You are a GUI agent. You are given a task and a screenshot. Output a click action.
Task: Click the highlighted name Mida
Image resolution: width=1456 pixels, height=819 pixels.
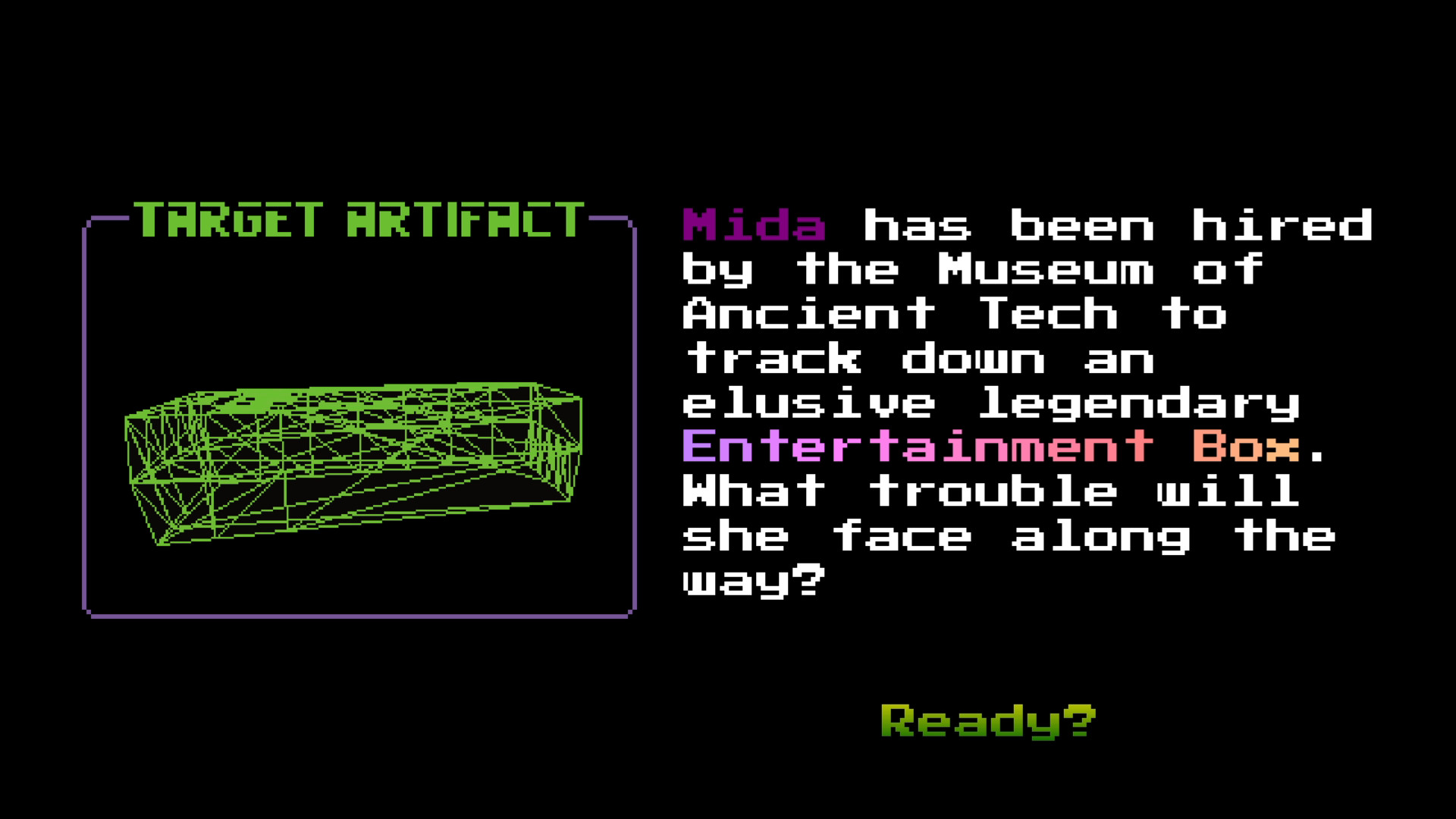pyautogui.click(x=755, y=227)
